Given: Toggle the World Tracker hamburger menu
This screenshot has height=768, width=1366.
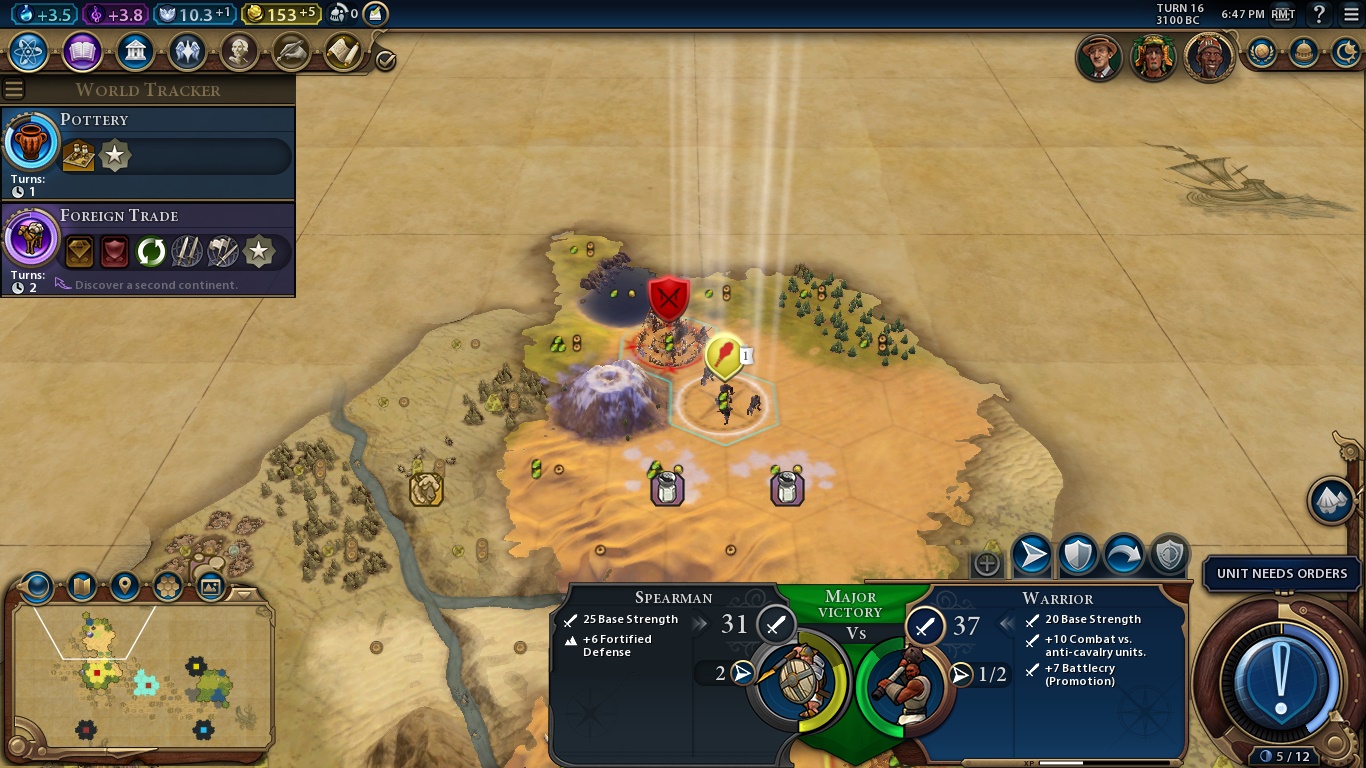Looking at the screenshot, I should [x=13, y=90].
